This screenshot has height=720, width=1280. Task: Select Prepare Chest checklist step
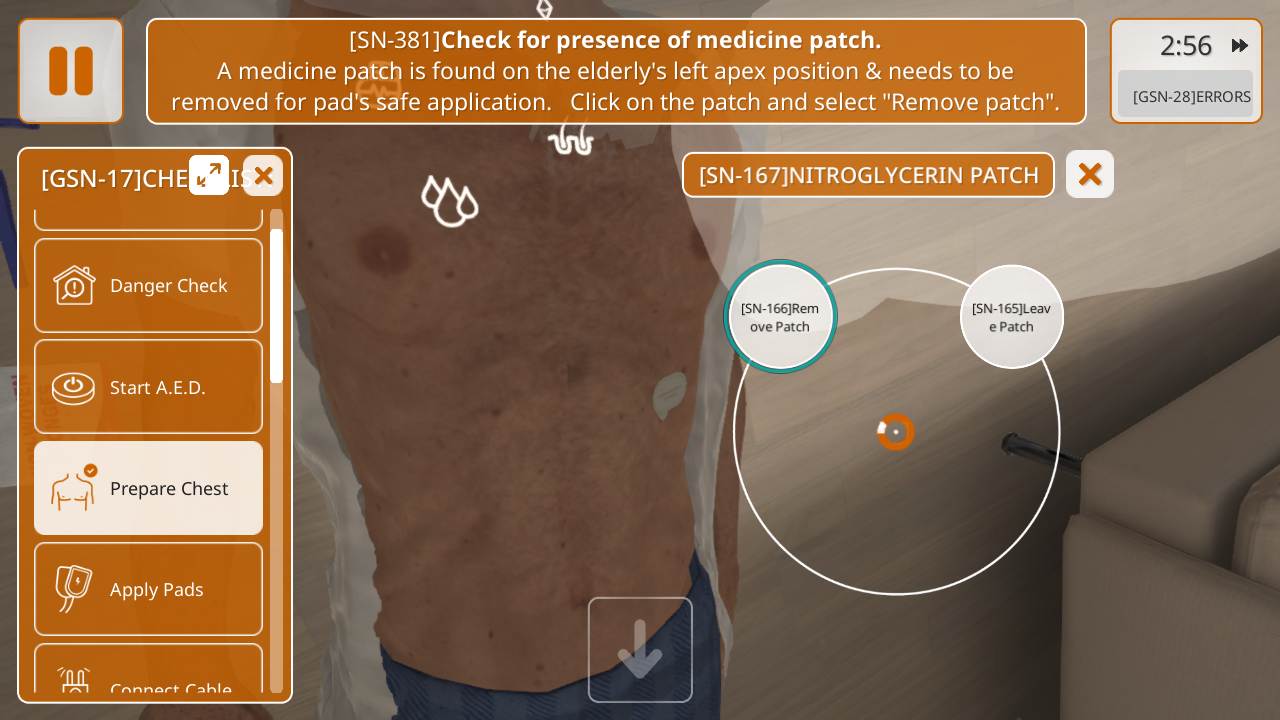click(148, 488)
